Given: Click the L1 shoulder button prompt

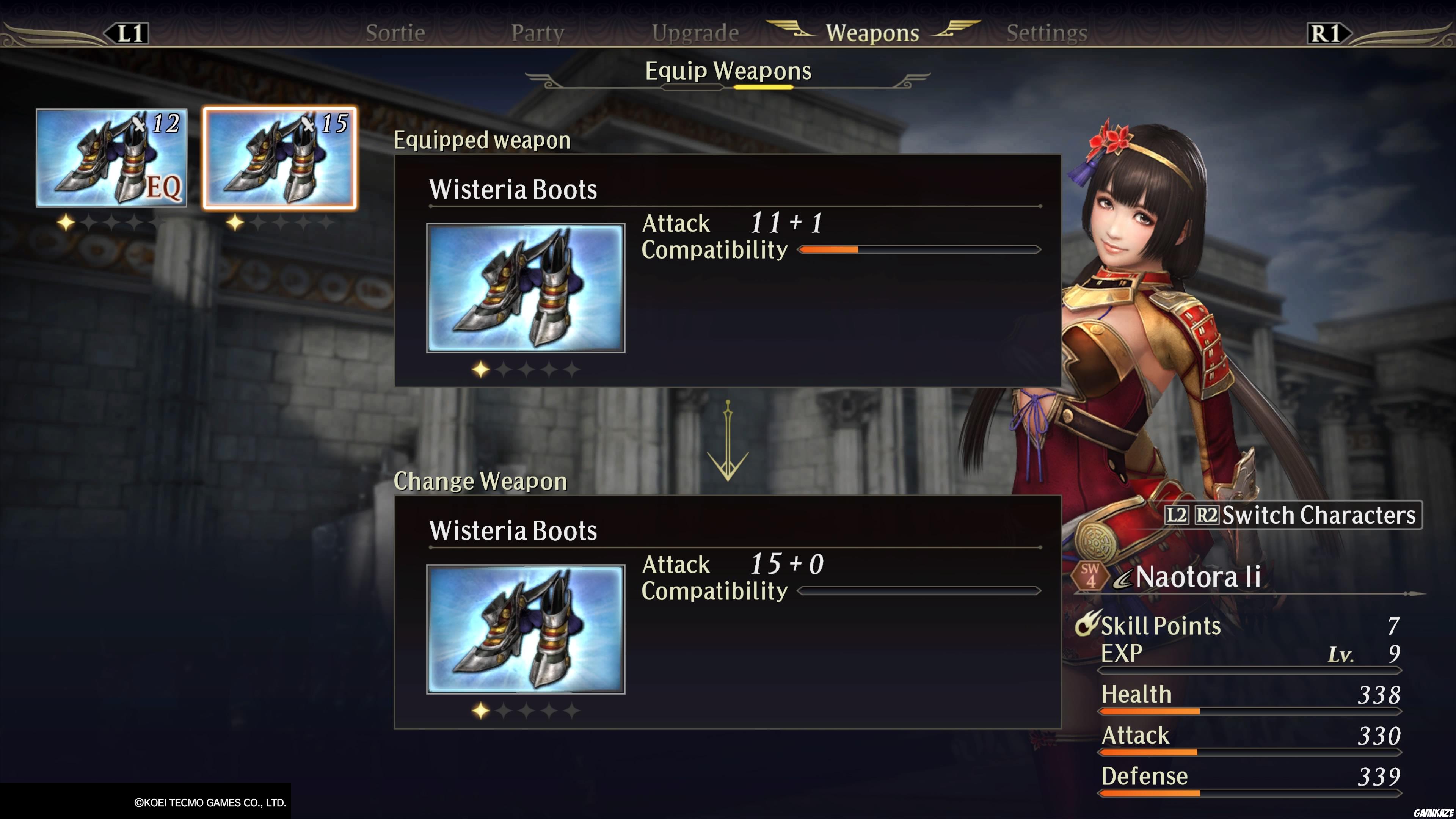Looking at the screenshot, I should [x=127, y=32].
